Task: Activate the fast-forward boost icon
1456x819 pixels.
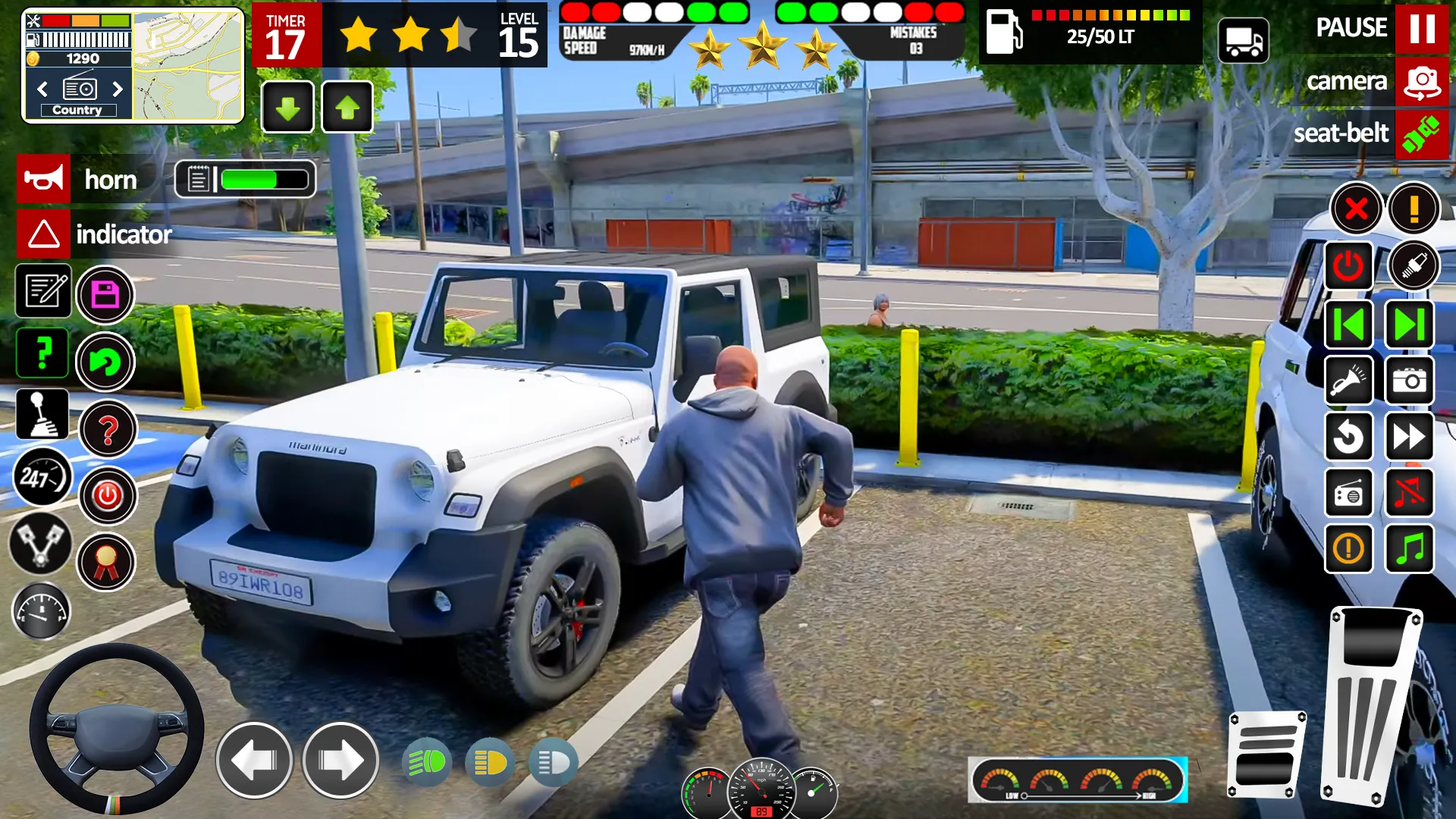Action: [x=1409, y=437]
